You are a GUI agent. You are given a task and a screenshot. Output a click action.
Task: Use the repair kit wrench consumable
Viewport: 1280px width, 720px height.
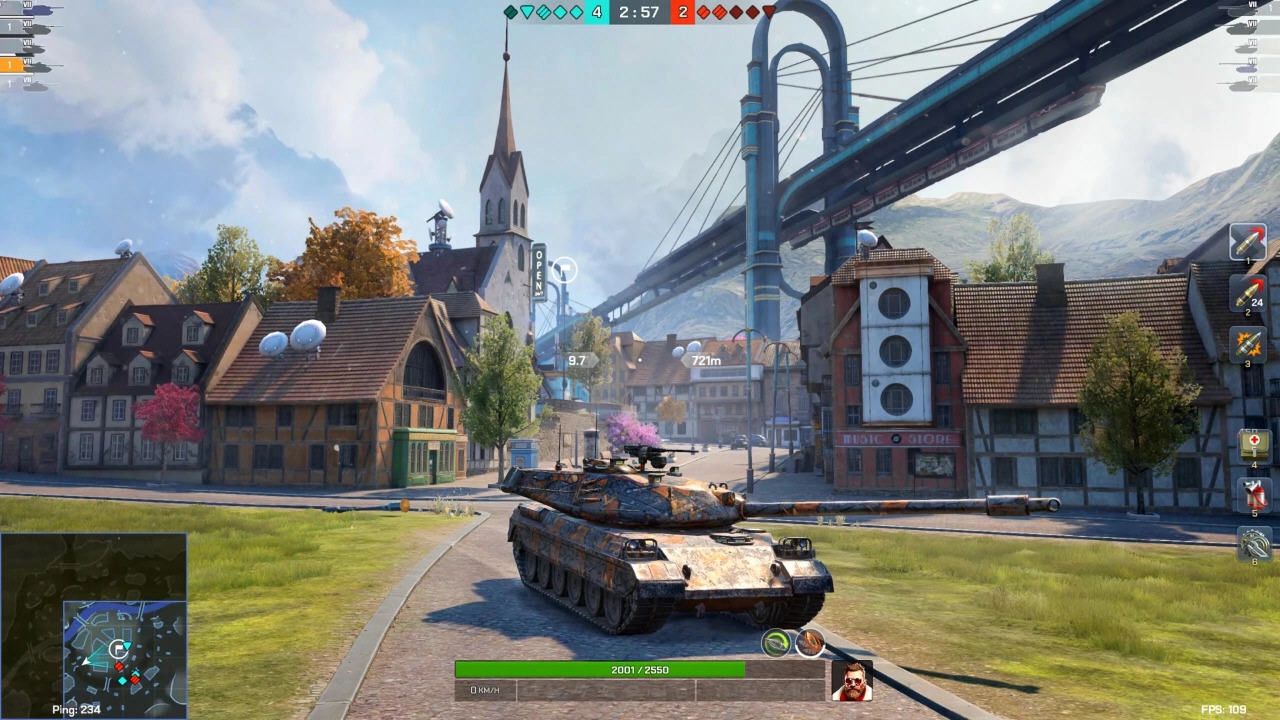point(1254,544)
